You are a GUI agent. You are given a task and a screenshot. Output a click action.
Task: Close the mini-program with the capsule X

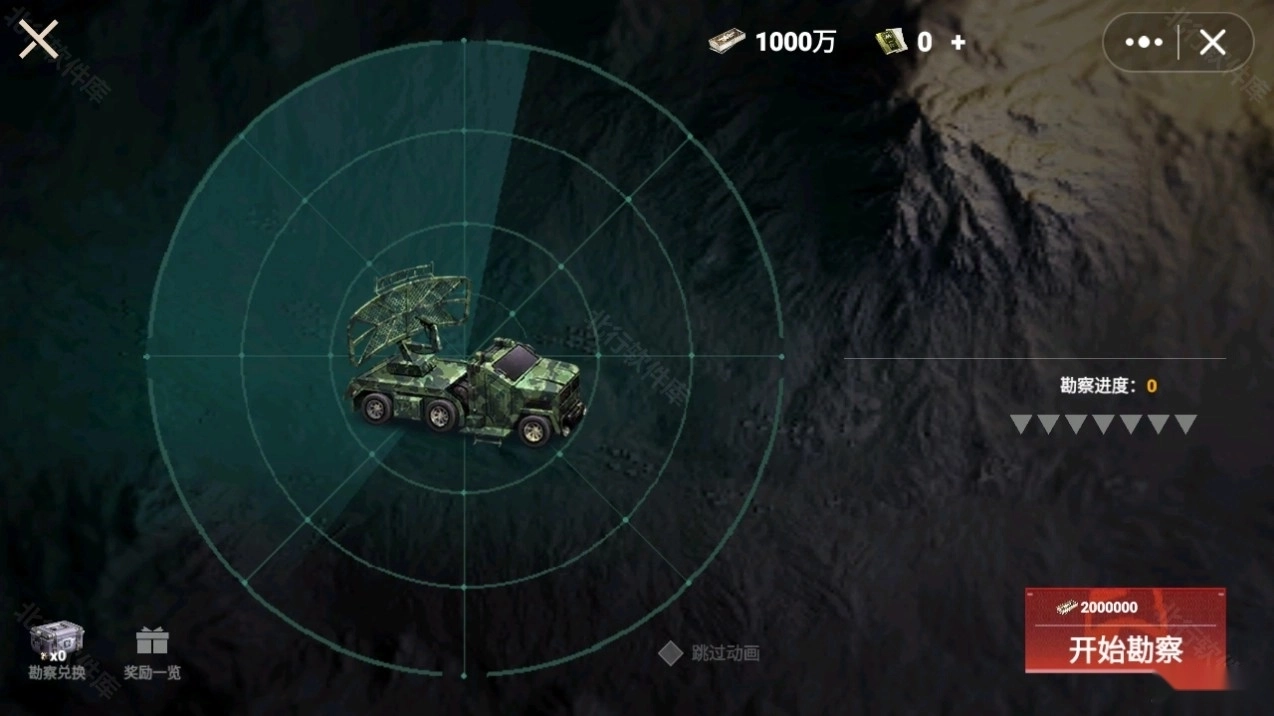(x=1212, y=42)
